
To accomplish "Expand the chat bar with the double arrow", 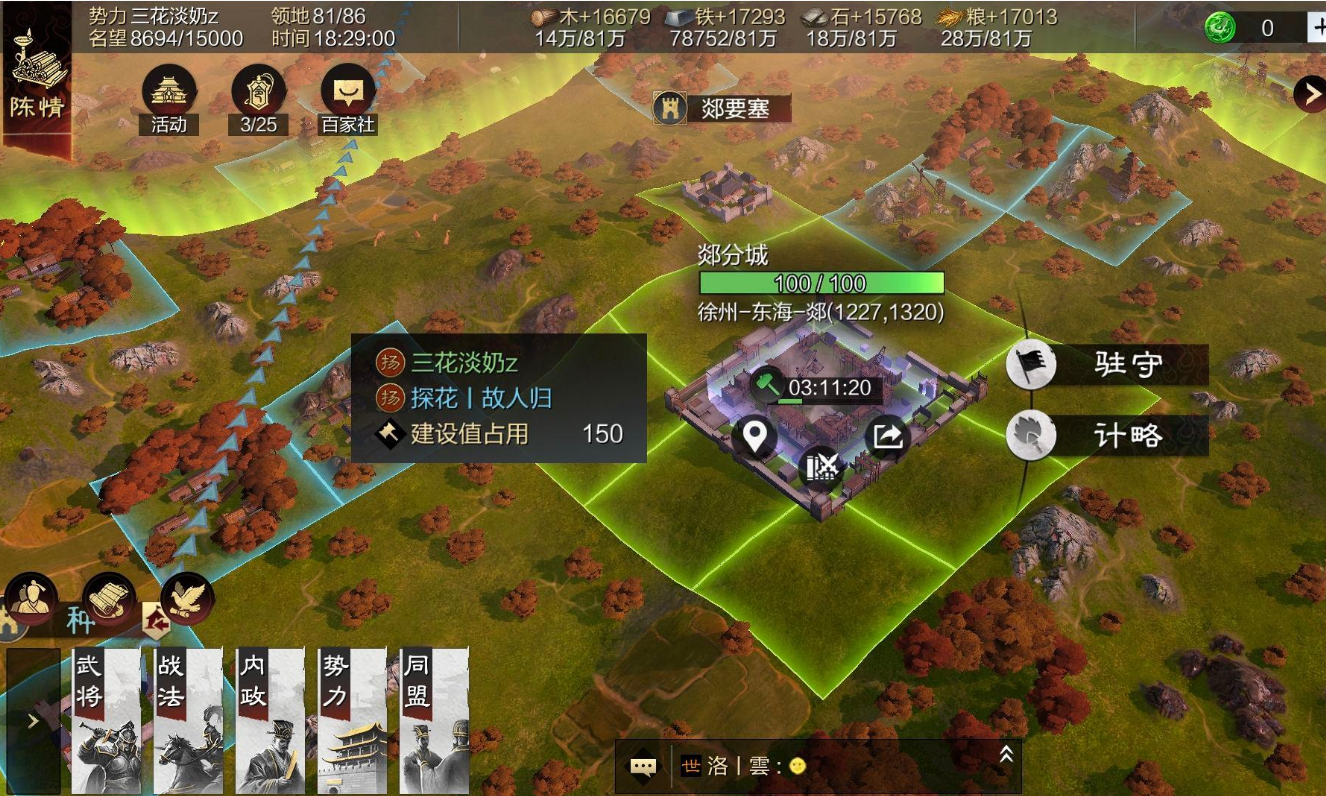I will pyautogui.click(x=1006, y=756).
